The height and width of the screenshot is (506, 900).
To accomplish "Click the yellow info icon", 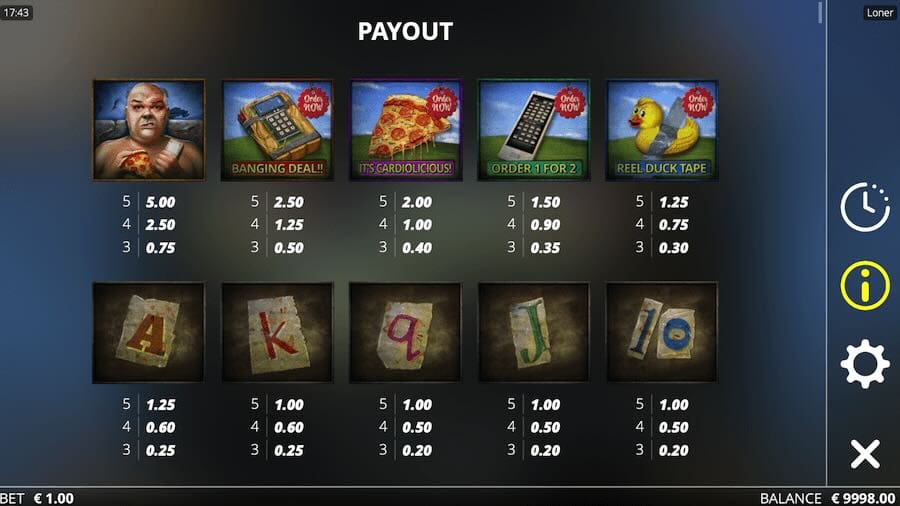I will tap(865, 285).
